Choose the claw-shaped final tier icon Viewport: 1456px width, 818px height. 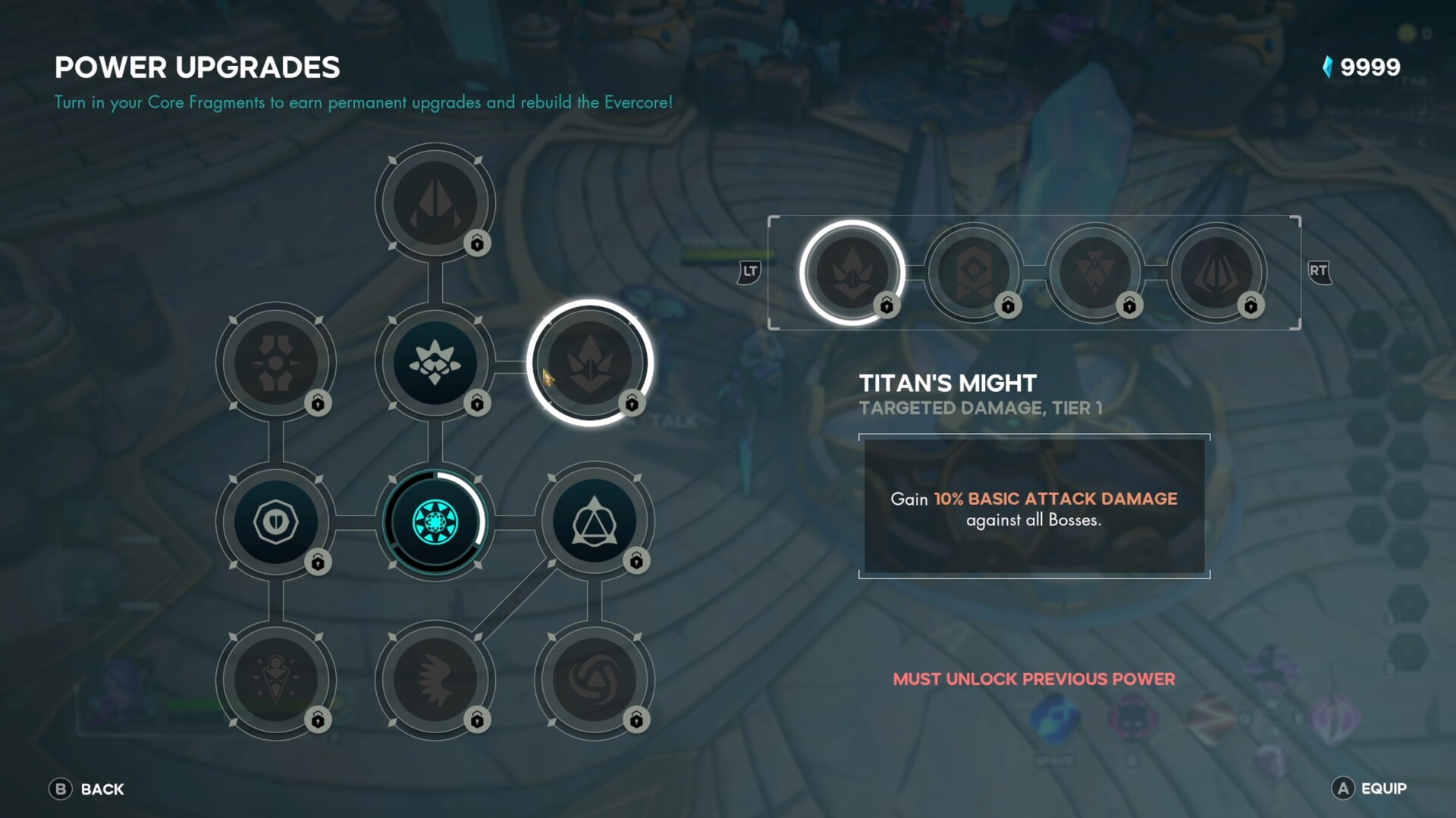(1216, 272)
